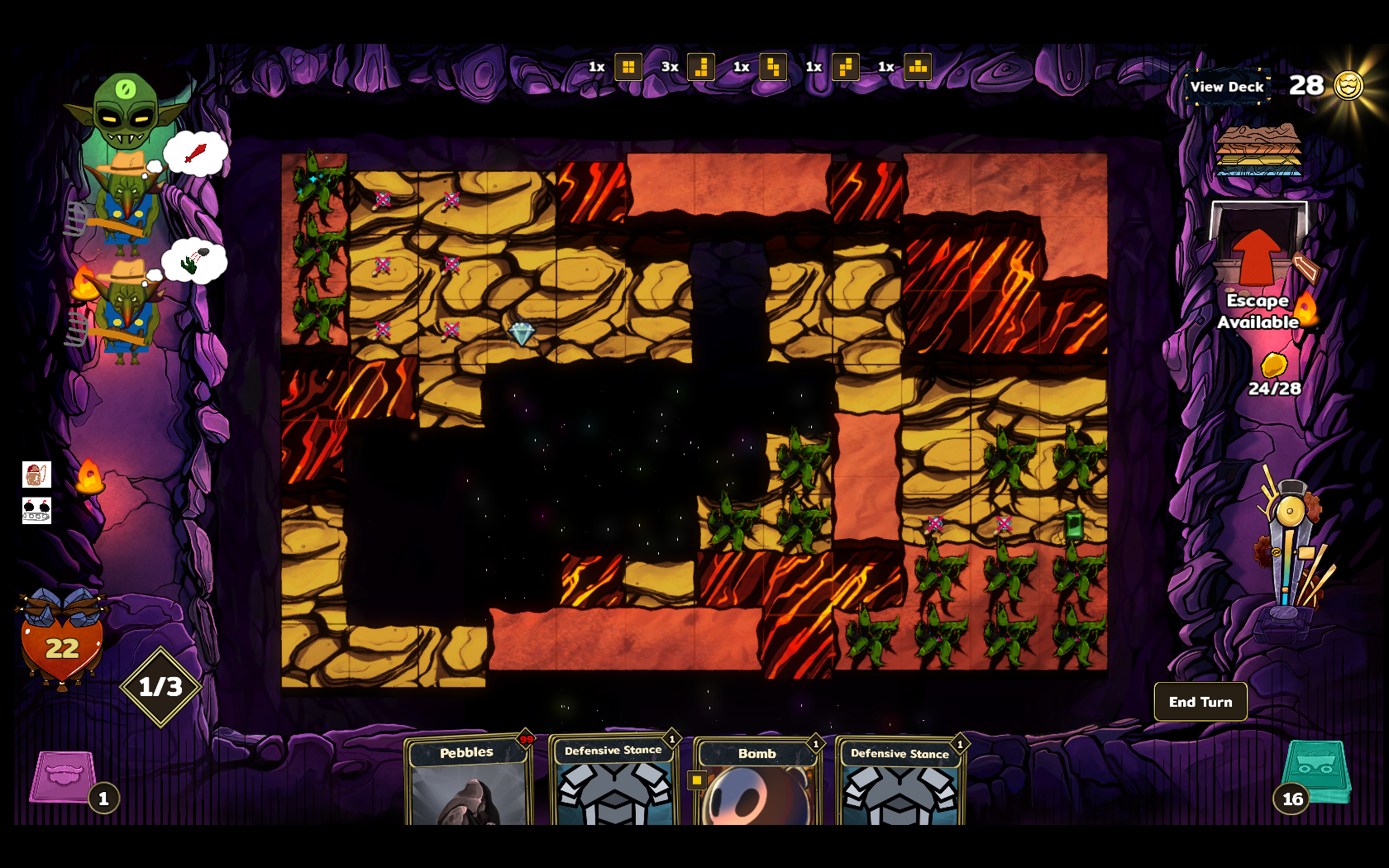Check the twin bombs relic icon
The image size is (1389, 868).
(x=36, y=510)
